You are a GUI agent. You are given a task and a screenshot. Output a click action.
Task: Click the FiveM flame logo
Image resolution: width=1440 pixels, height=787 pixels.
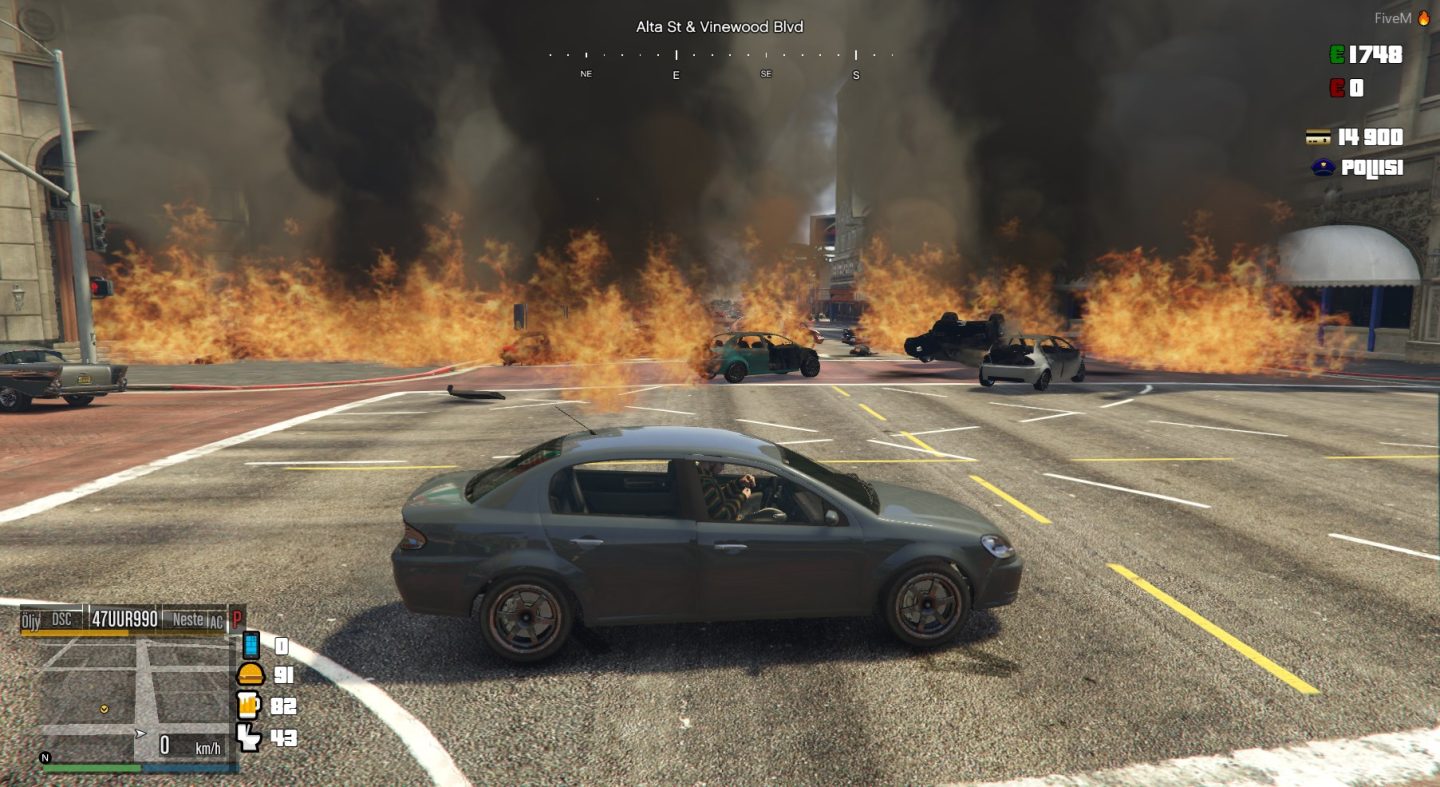point(1426,17)
